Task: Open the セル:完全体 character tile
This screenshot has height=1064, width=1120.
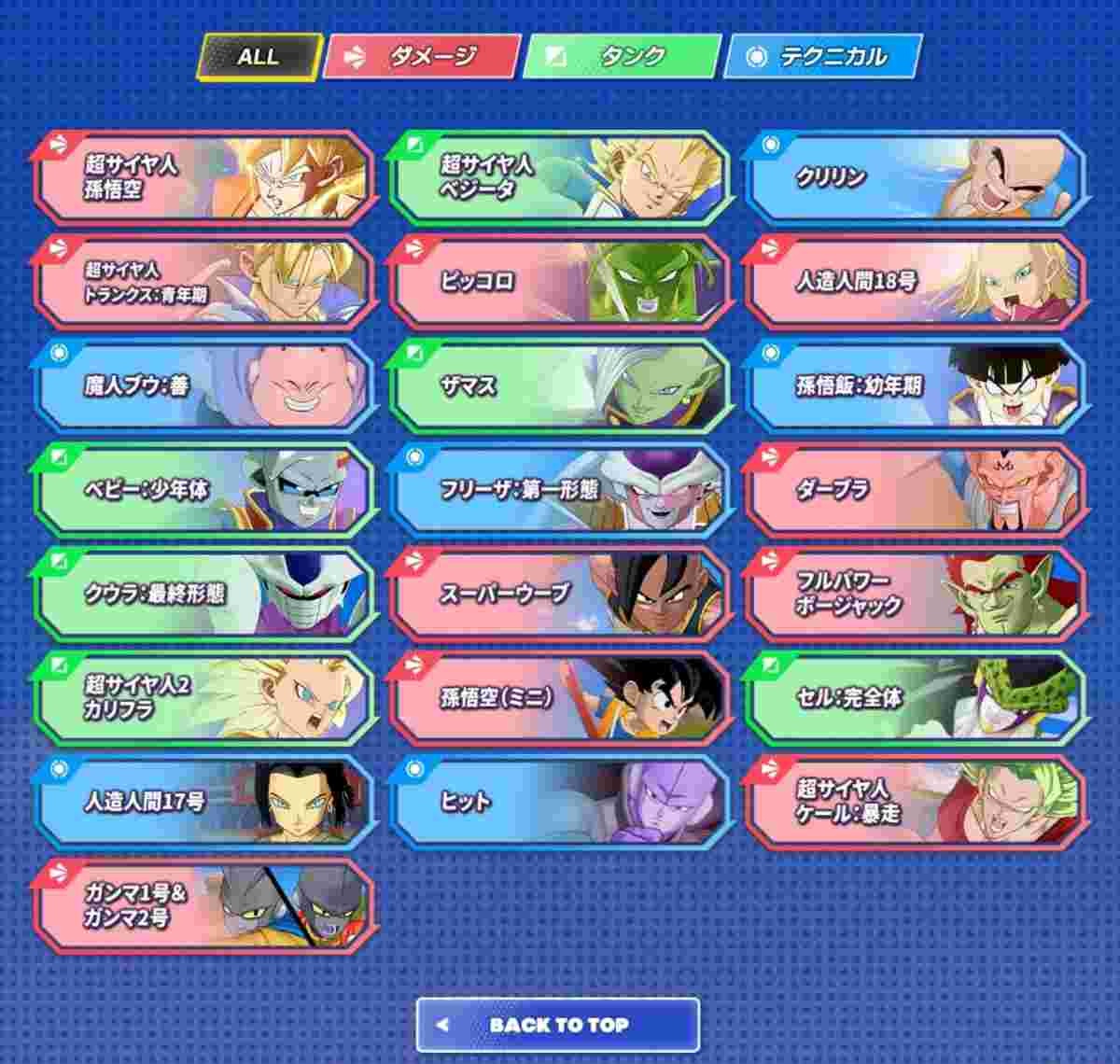Action: (915, 697)
